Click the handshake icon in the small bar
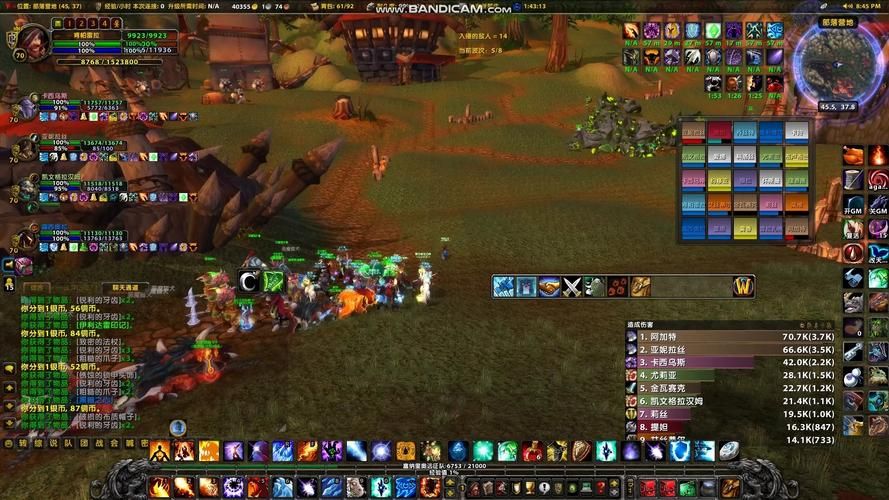 548,287
